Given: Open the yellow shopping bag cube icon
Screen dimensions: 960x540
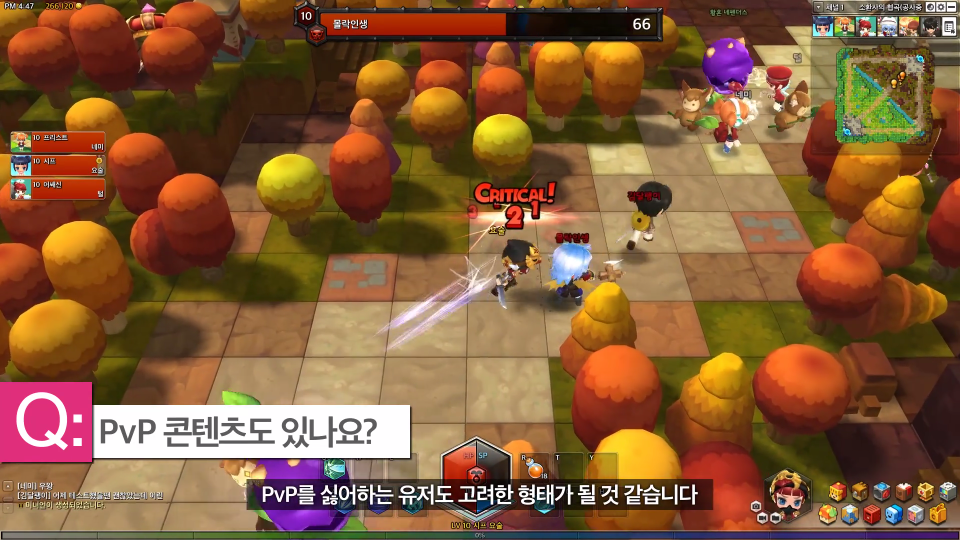Looking at the screenshot, I should click(937, 514).
